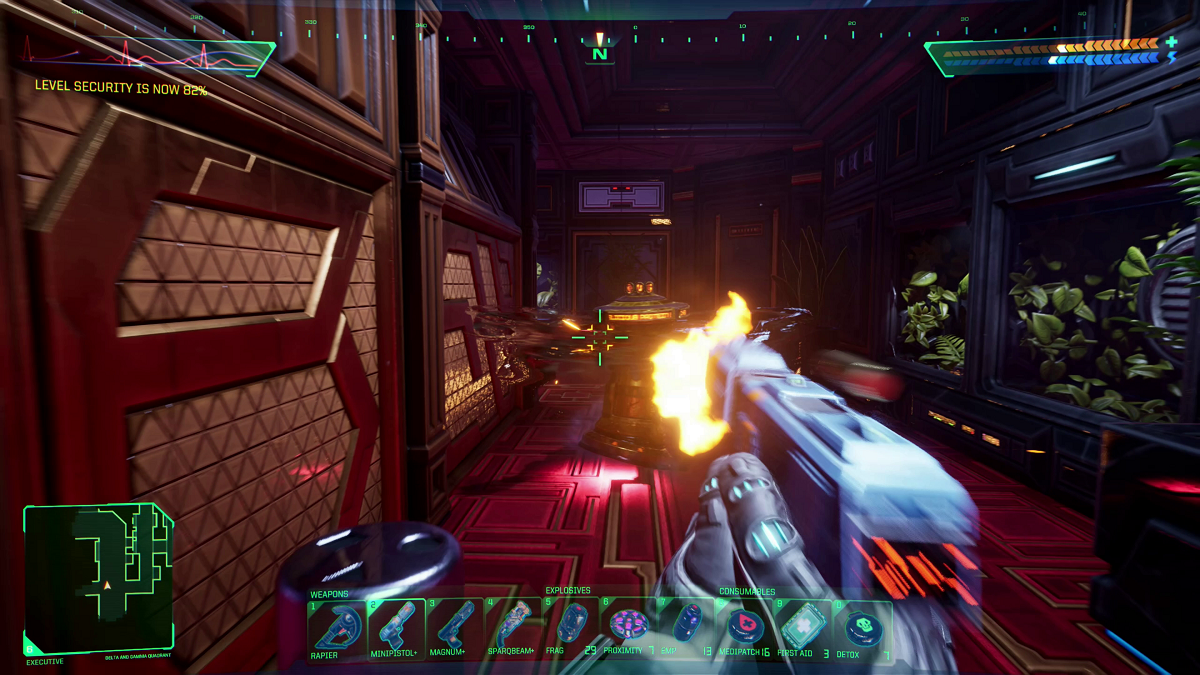
Task: Use the Medipatch consumable slot
Action: point(745,627)
